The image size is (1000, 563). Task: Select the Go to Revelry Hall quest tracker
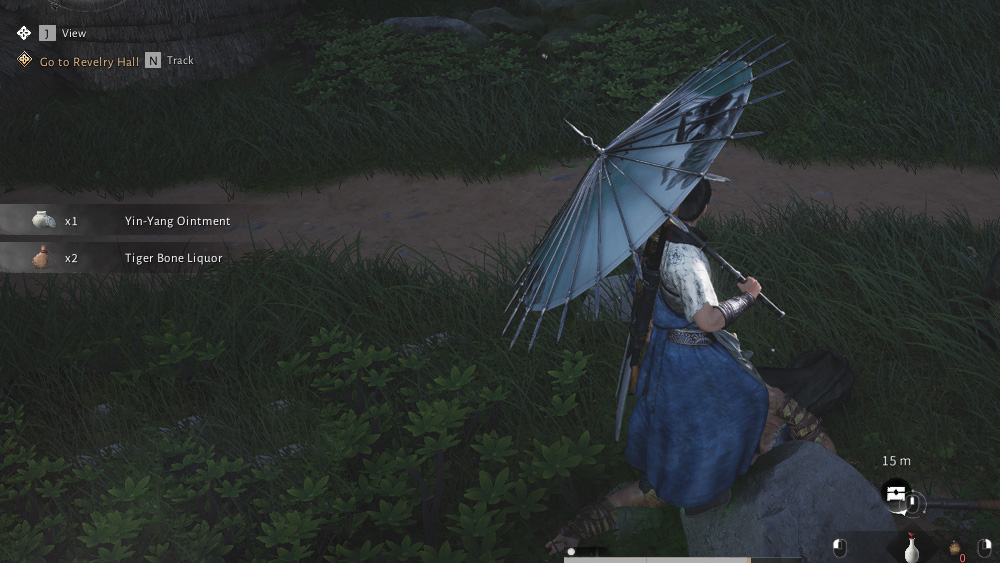tap(89, 61)
